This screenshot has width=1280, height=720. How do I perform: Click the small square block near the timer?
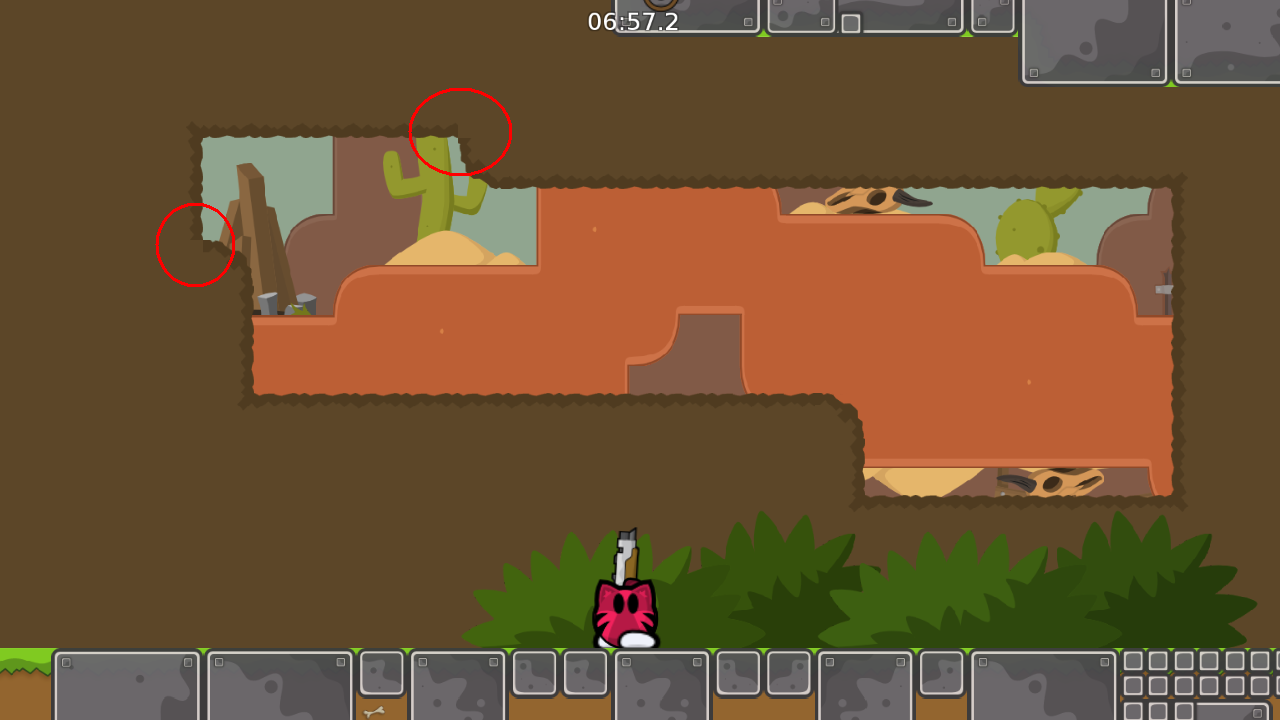(851, 22)
